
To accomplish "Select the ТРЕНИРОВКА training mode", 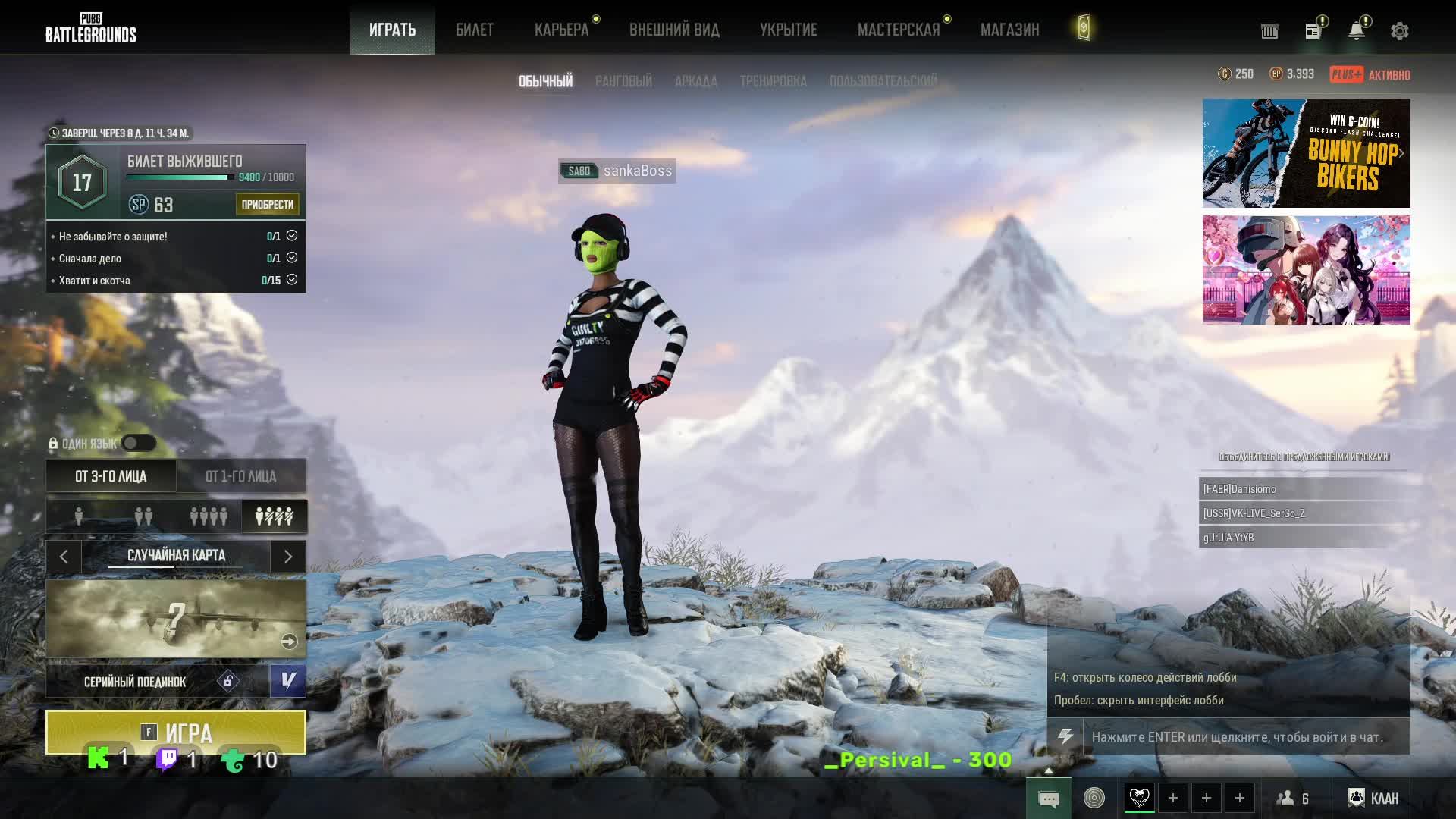I will click(773, 81).
